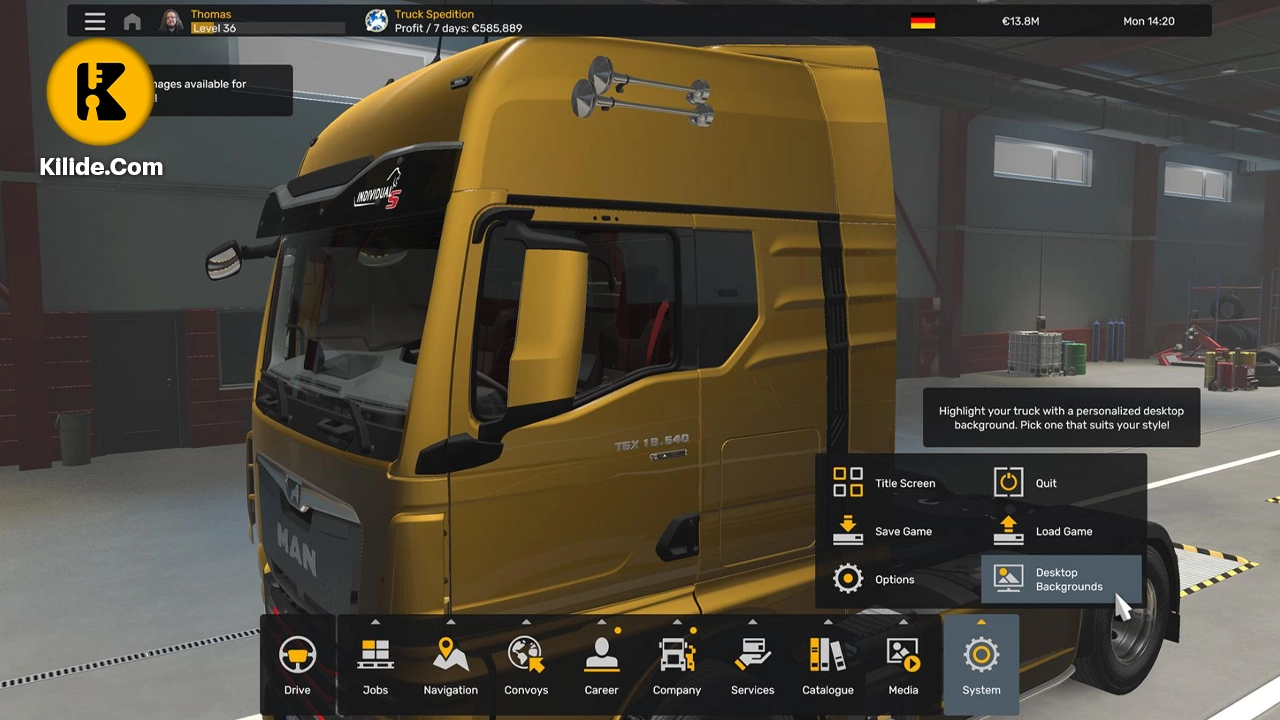The height and width of the screenshot is (720, 1280).
Task: Select the Drive button
Action: 297,665
